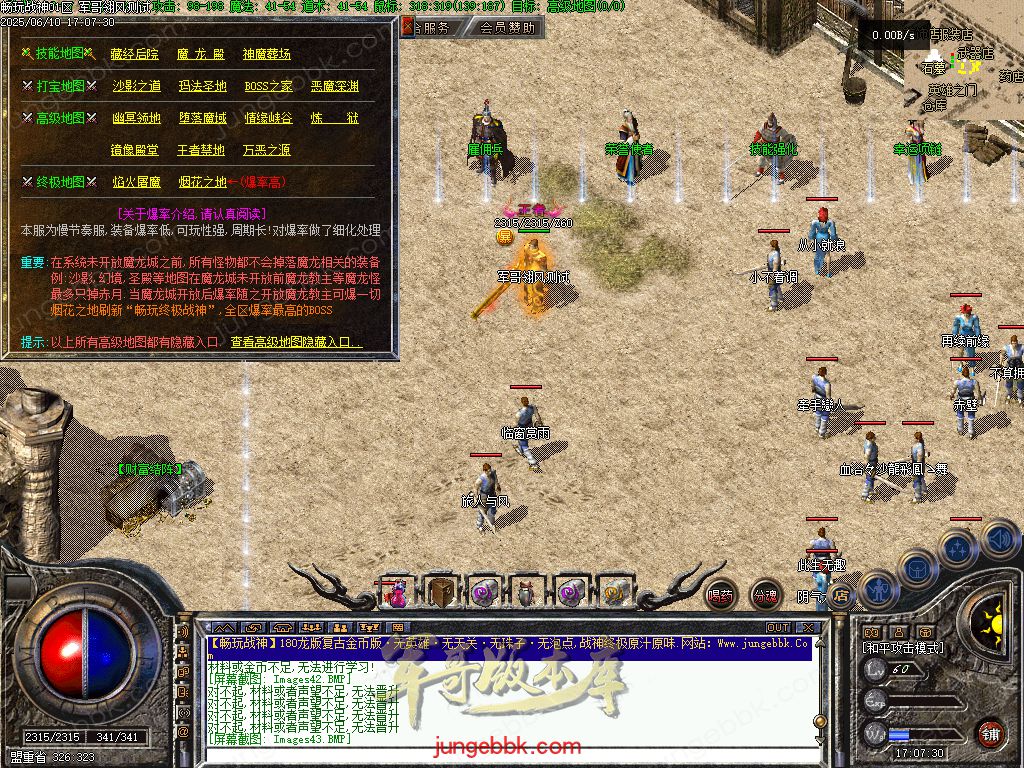Toggle the round speaker sound button
1024x768 pixels.
coord(1000,538)
